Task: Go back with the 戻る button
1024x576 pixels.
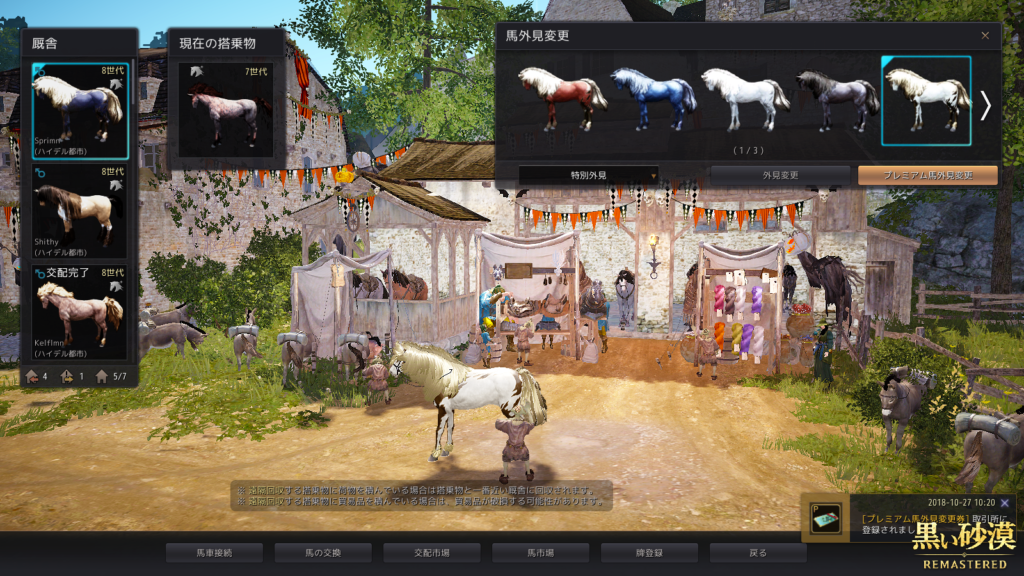Action: 758,552
